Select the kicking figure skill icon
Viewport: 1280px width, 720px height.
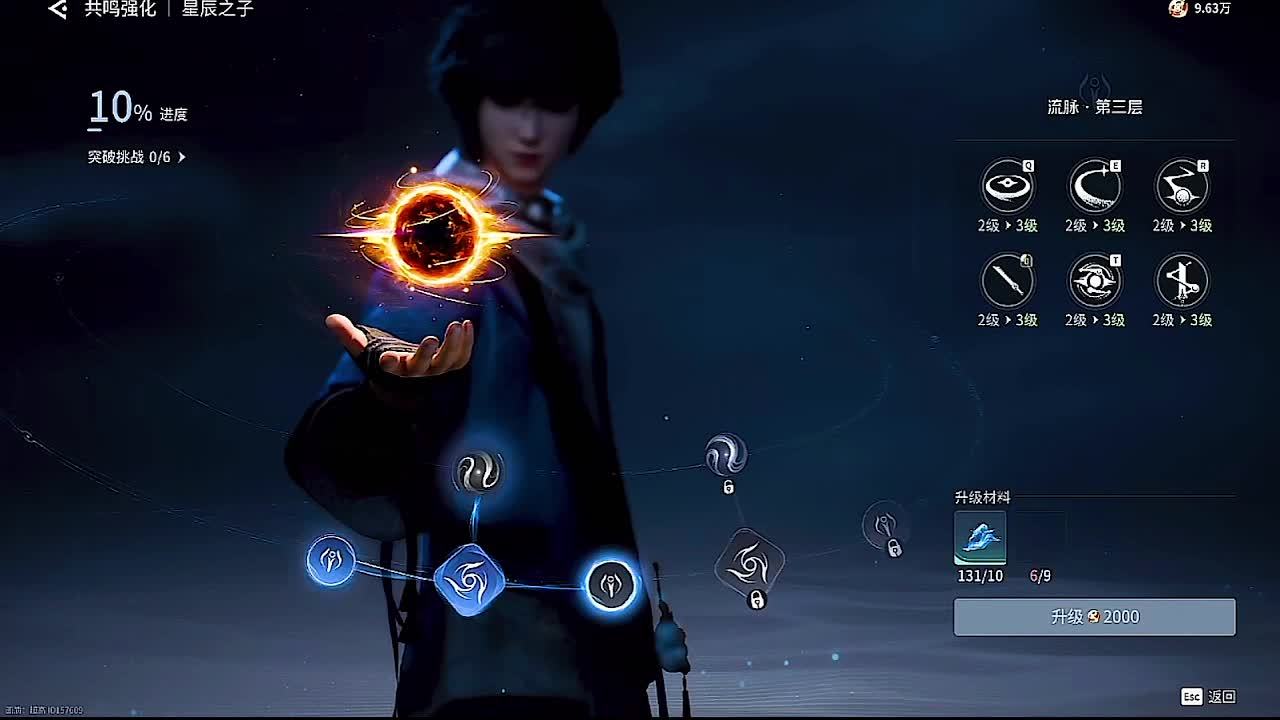1181,281
